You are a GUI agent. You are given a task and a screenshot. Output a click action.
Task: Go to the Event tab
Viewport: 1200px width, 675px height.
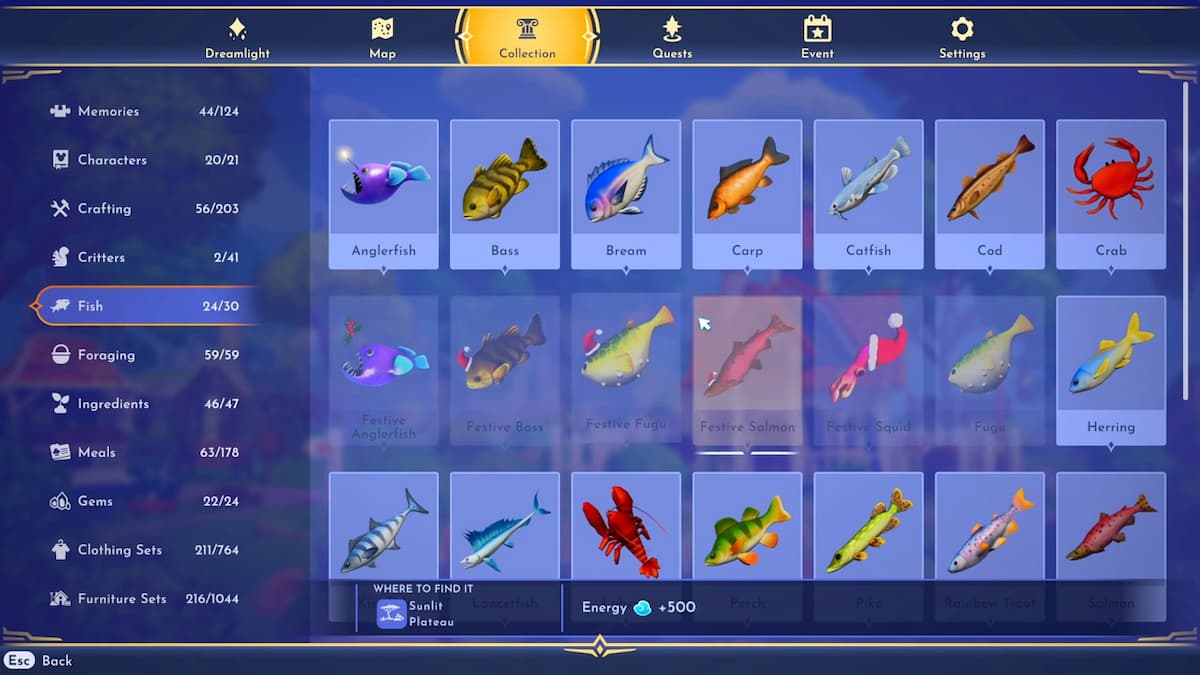(x=817, y=38)
